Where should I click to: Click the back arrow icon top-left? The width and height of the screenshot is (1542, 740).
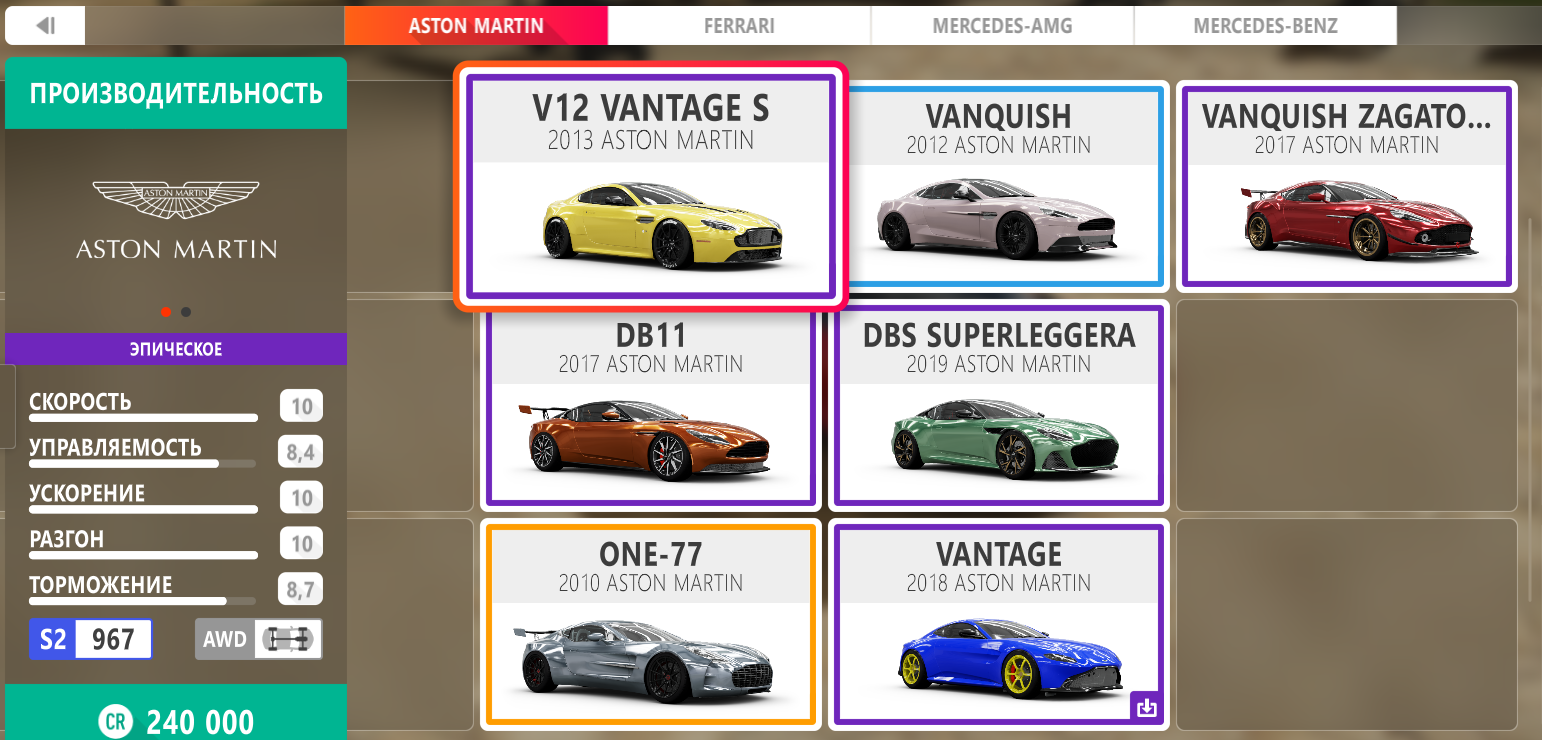(44, 25)
